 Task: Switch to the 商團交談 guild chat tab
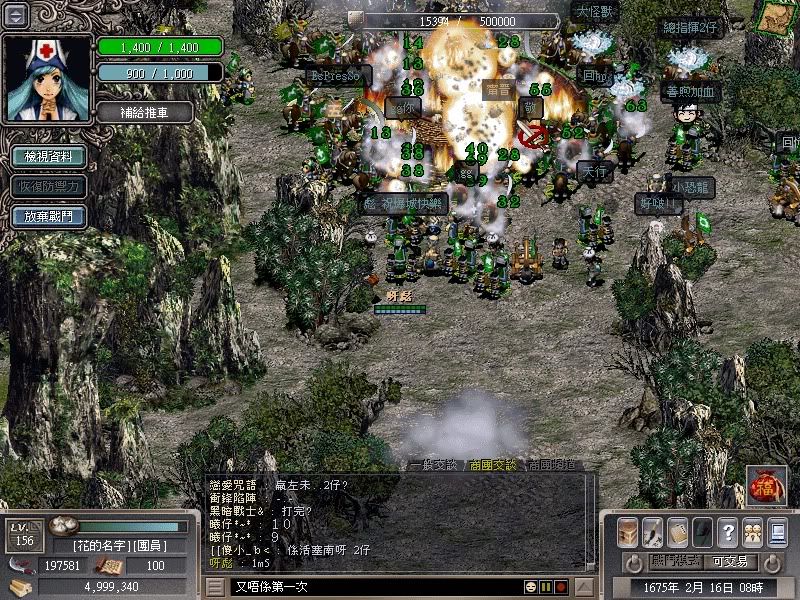pyautogui.click(x=494, y=465)
